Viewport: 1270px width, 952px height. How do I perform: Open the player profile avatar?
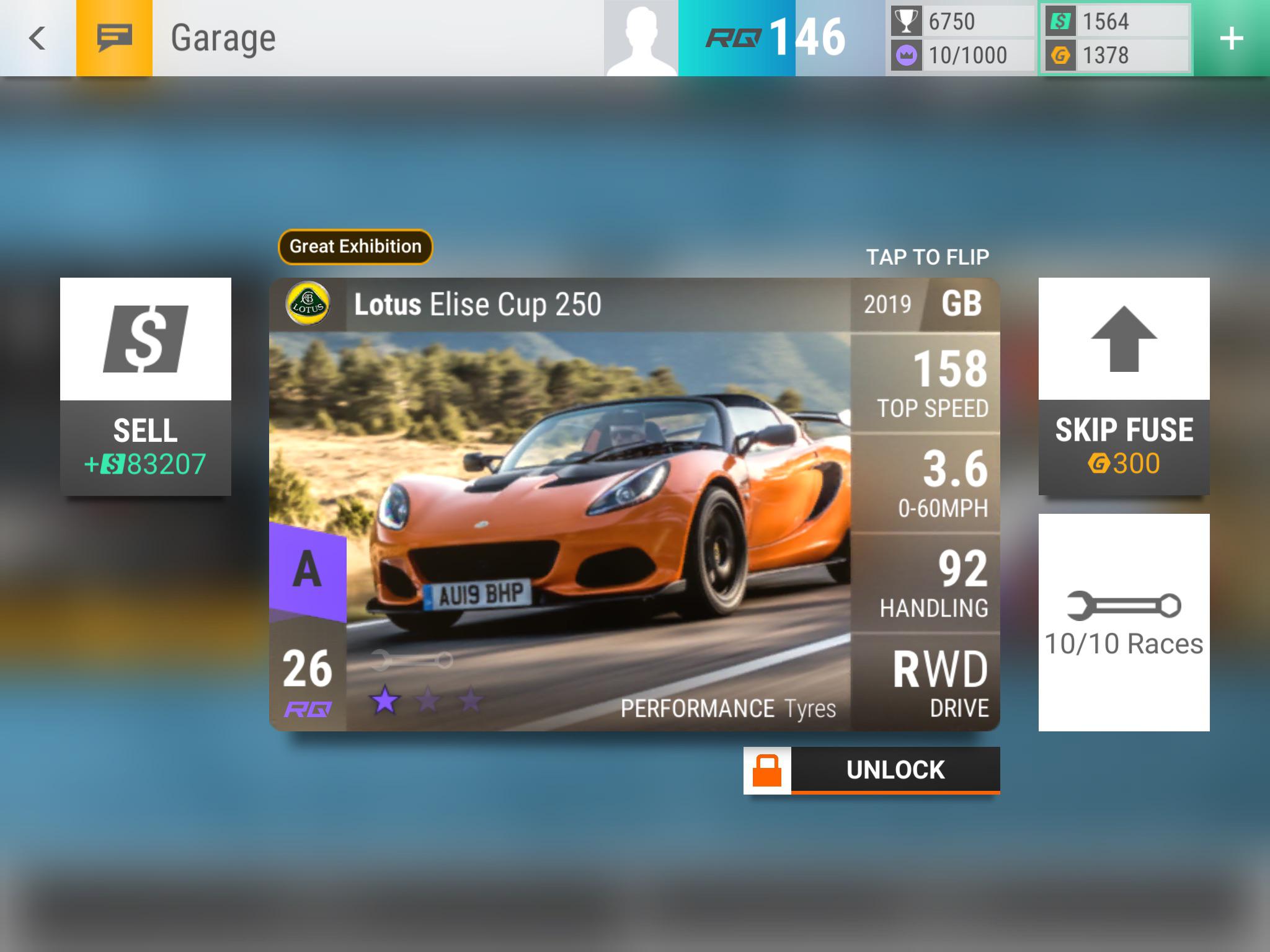641,38
